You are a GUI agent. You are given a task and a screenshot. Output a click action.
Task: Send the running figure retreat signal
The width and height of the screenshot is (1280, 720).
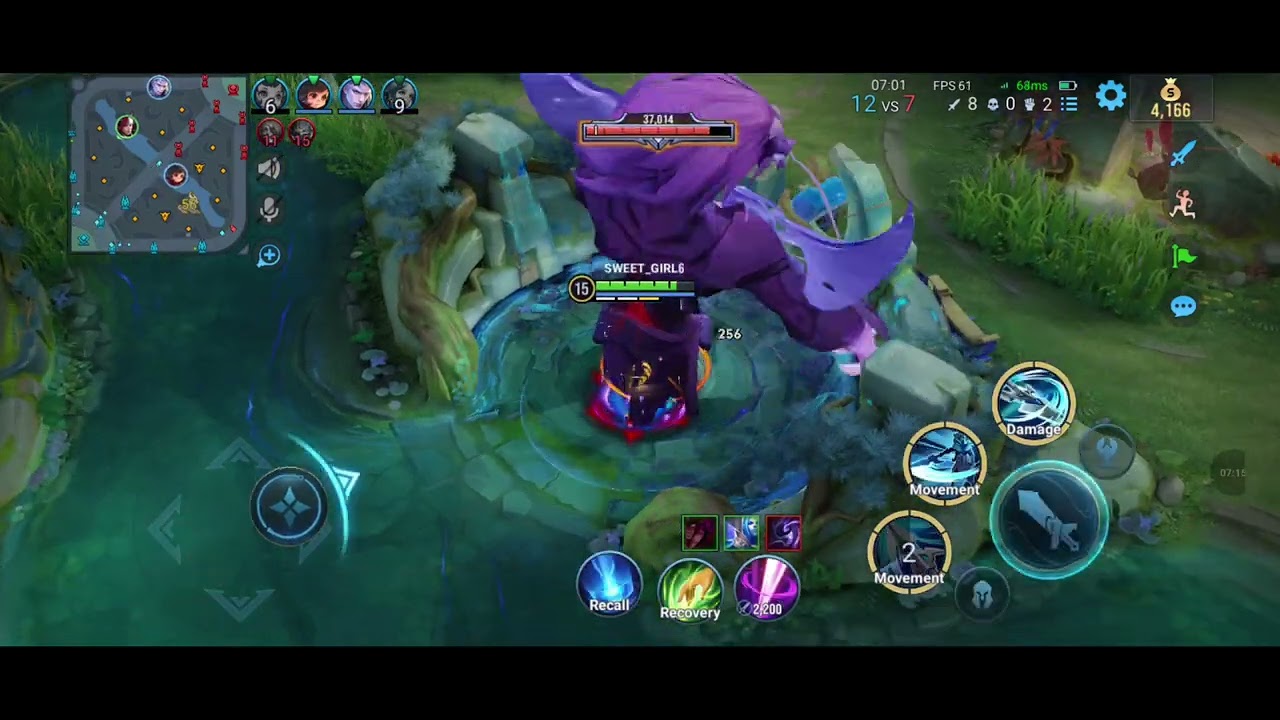1183,204
